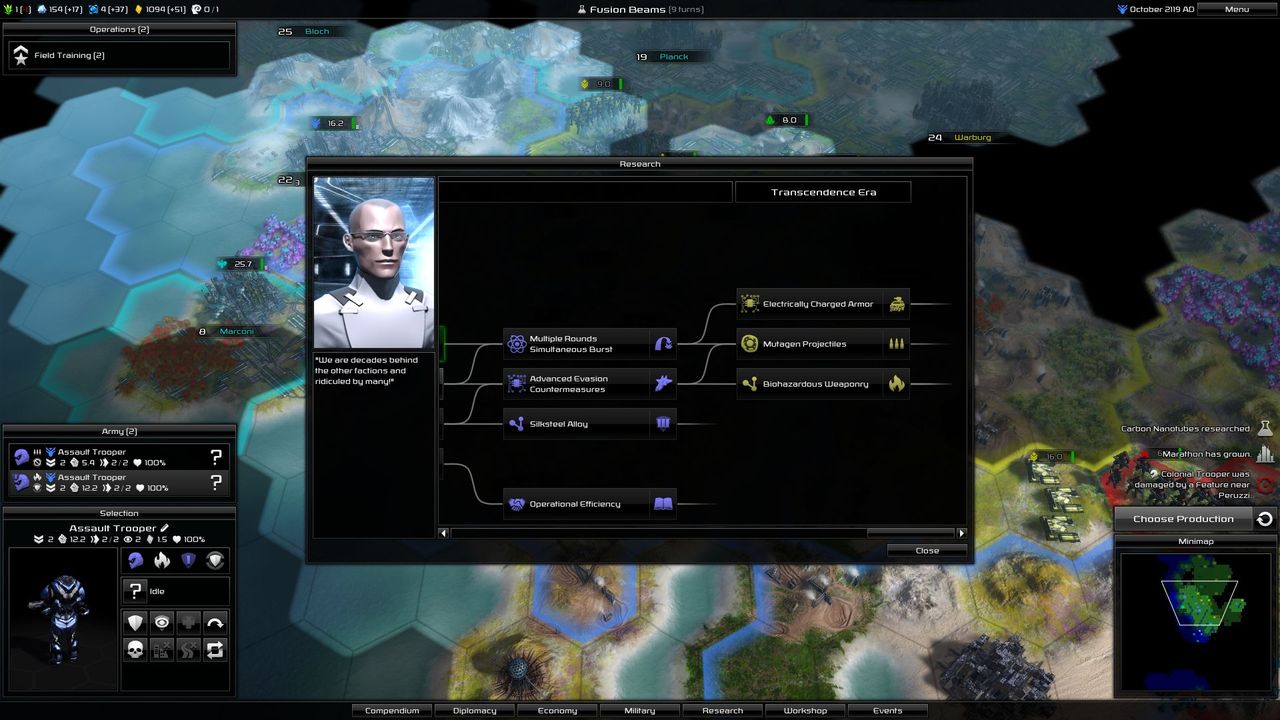Open the Mutagen Projectiles research icon
The width and height of the screenshot is (1280, 720).
point(750,343)
